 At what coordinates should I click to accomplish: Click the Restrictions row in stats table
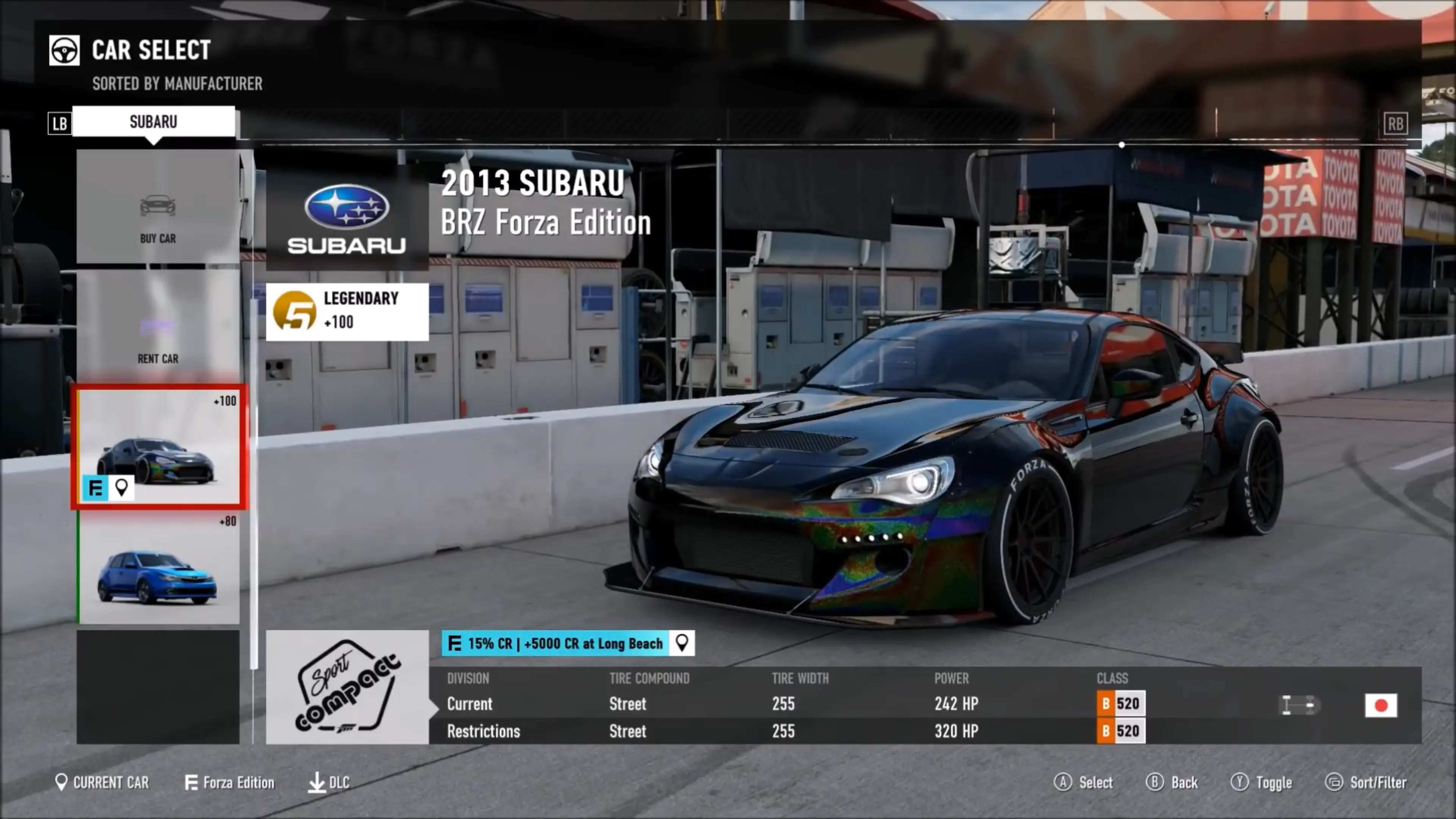coord(484,731)
